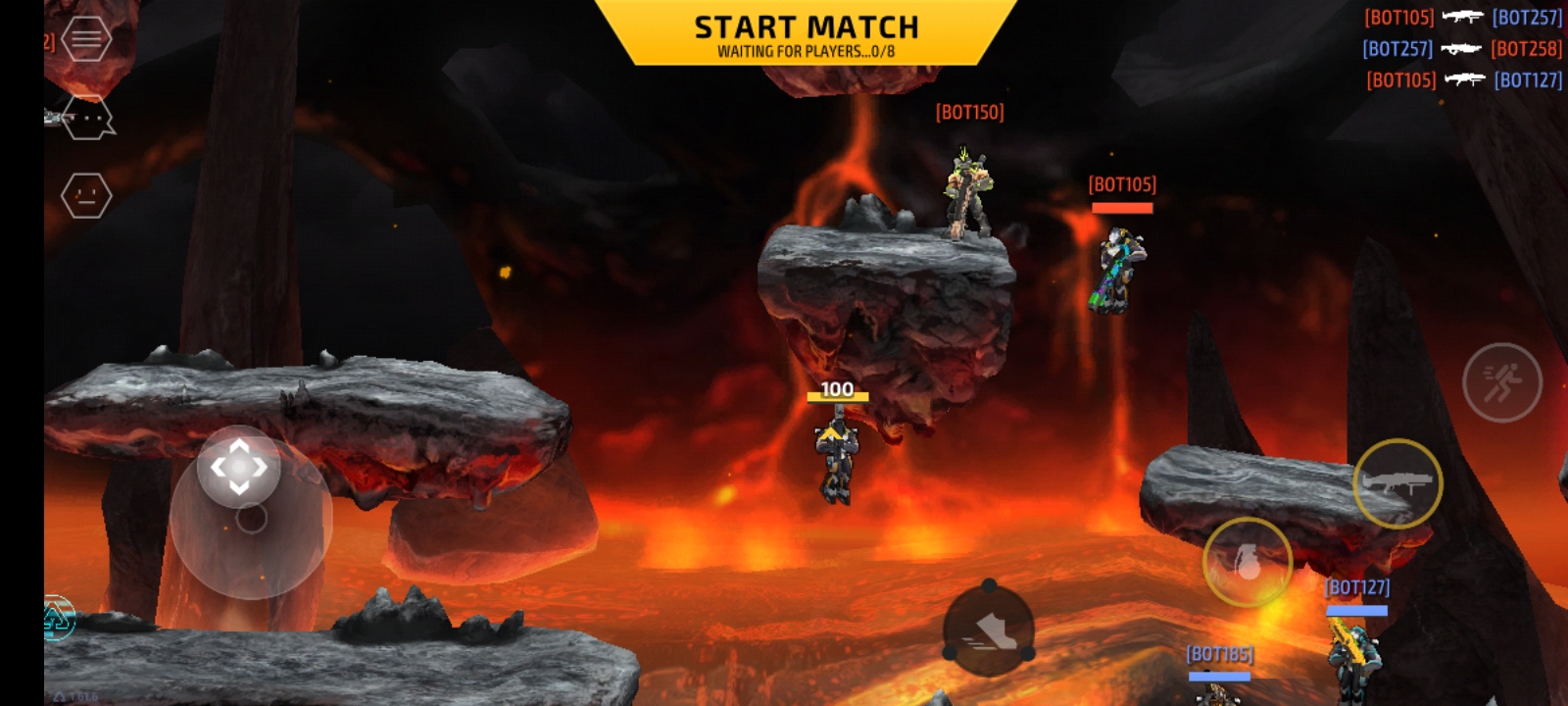Fire using the rifle weapon button
The image size is (1568, 706).
pos(1397,482)
